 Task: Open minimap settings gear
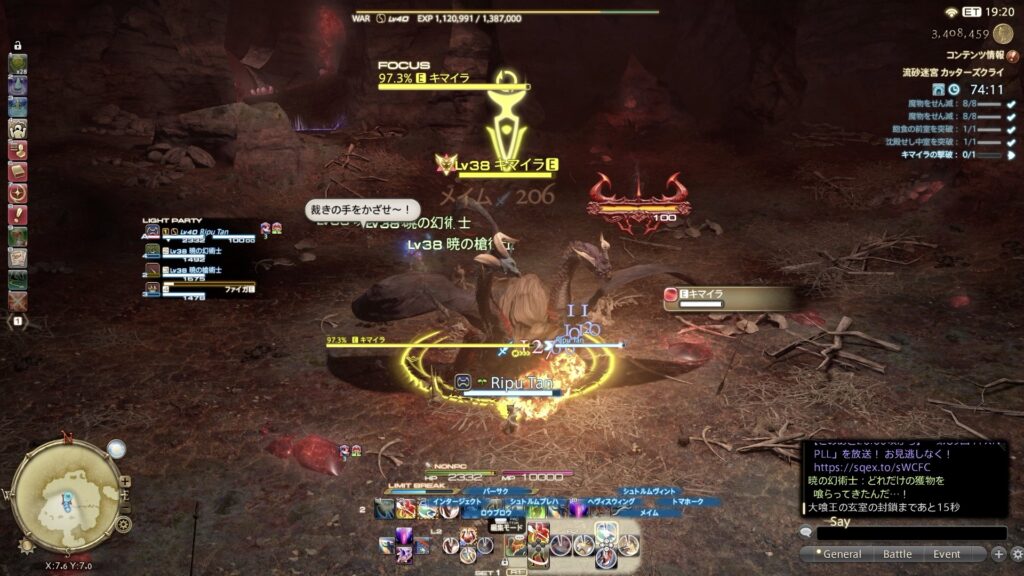[124, 524]
